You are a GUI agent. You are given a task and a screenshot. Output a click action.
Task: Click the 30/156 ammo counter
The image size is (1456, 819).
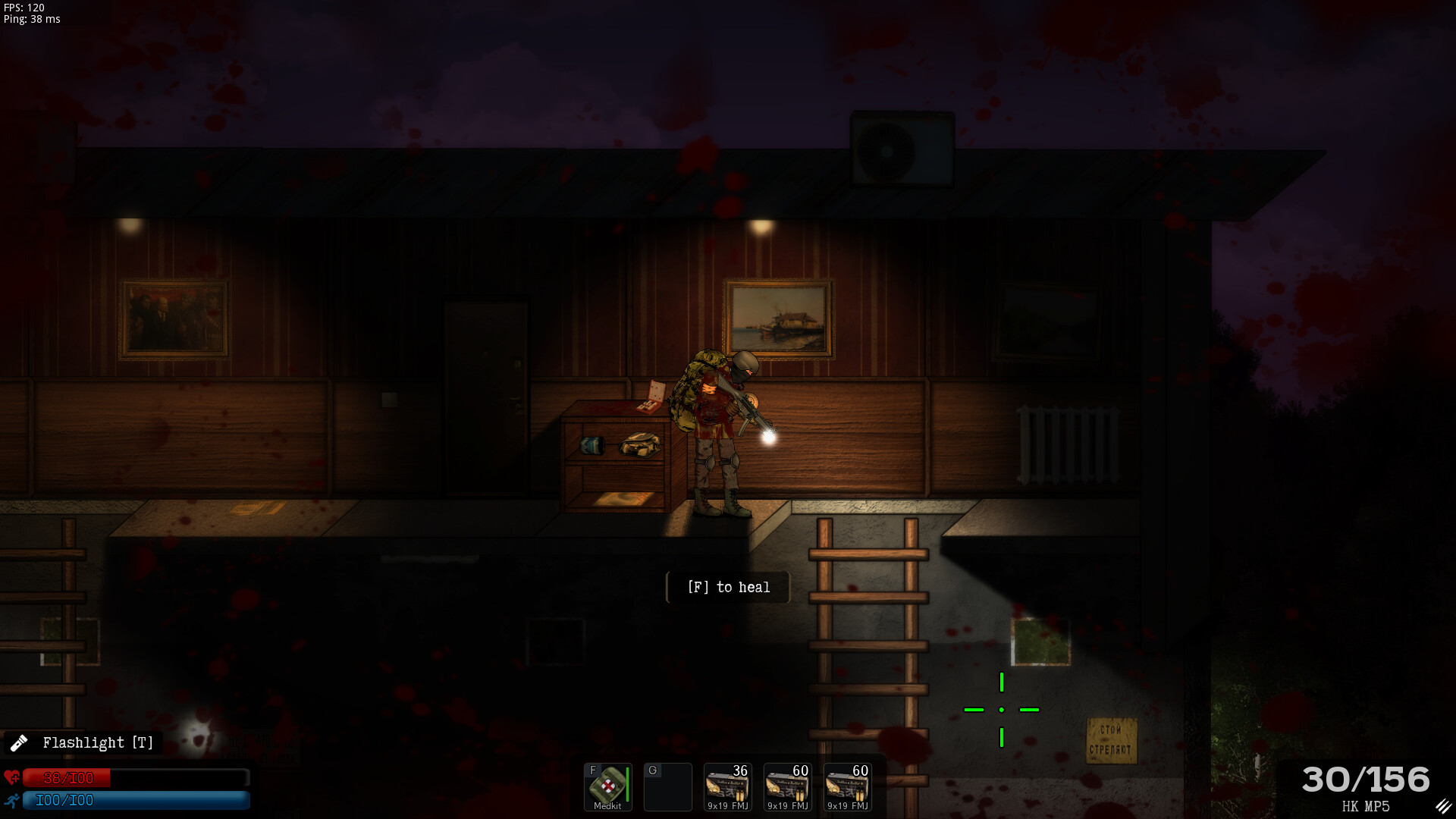point(1365,779)
